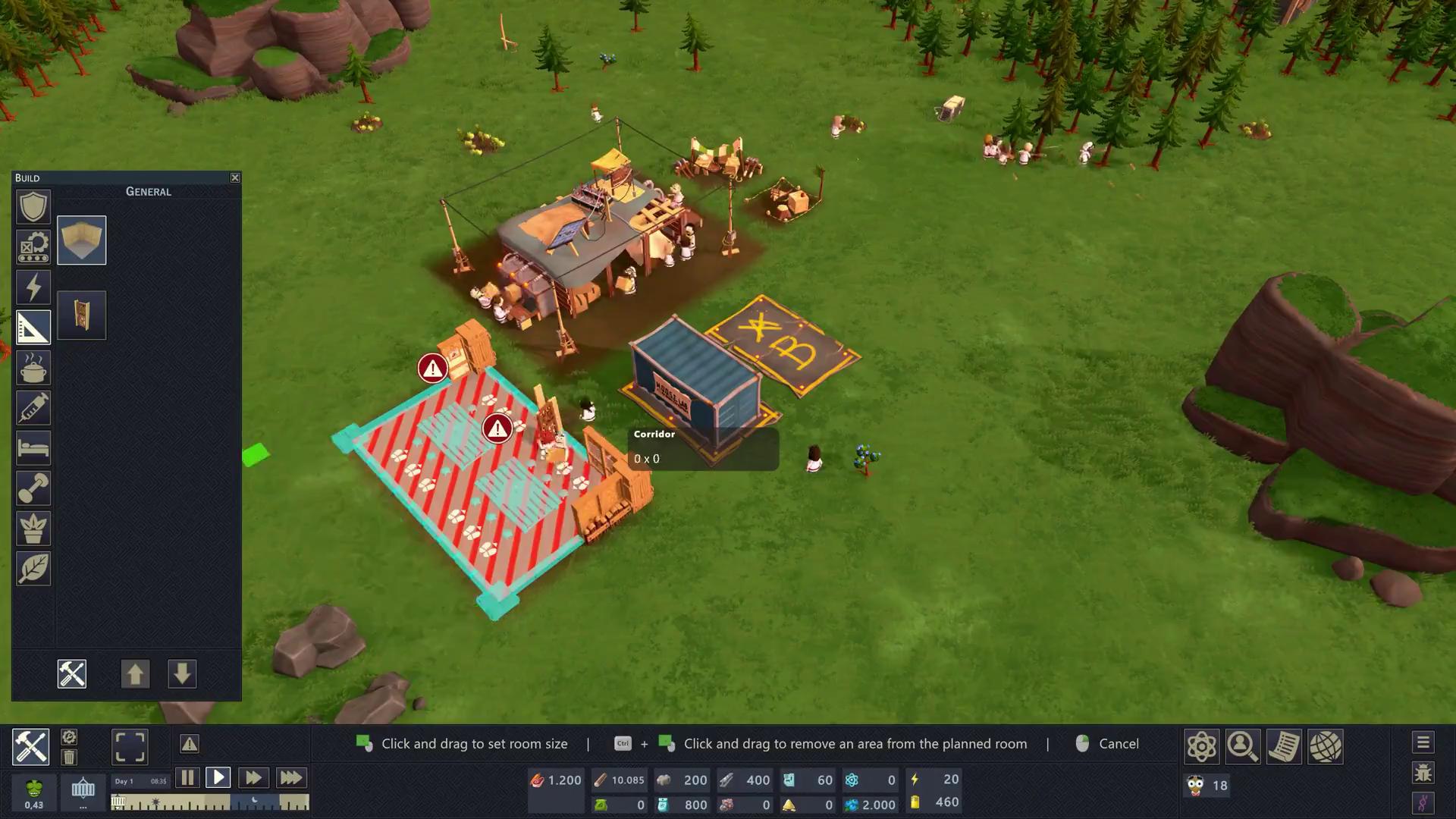The height and width of the screenshot is (819, 1456).
Task: Select the bed build category
Action: click(x=33, y=448)
